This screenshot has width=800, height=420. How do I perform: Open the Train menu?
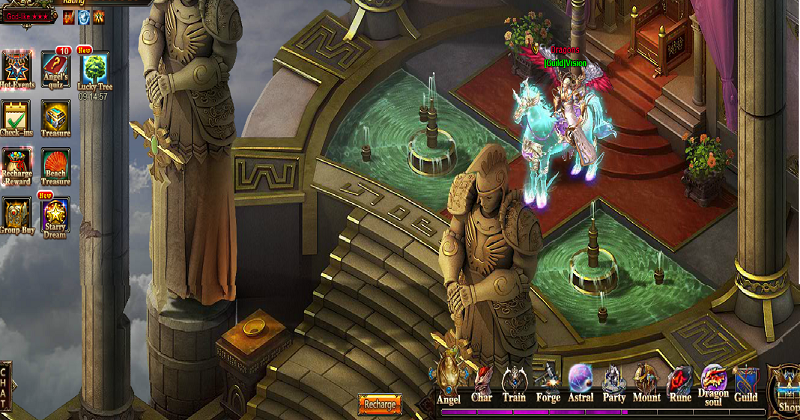point(515,381)
